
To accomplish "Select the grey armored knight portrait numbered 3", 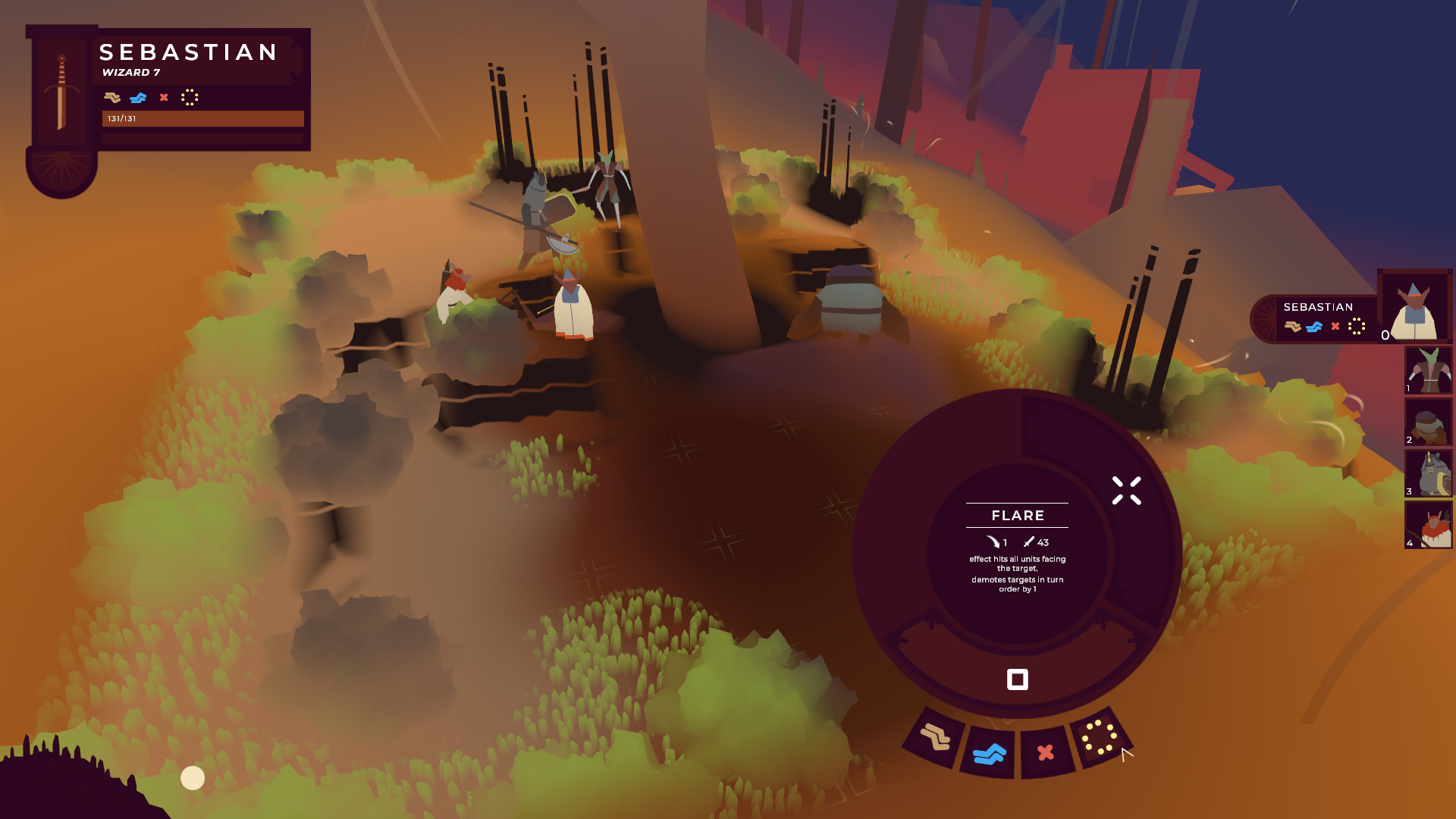I will coord(1428,474).
